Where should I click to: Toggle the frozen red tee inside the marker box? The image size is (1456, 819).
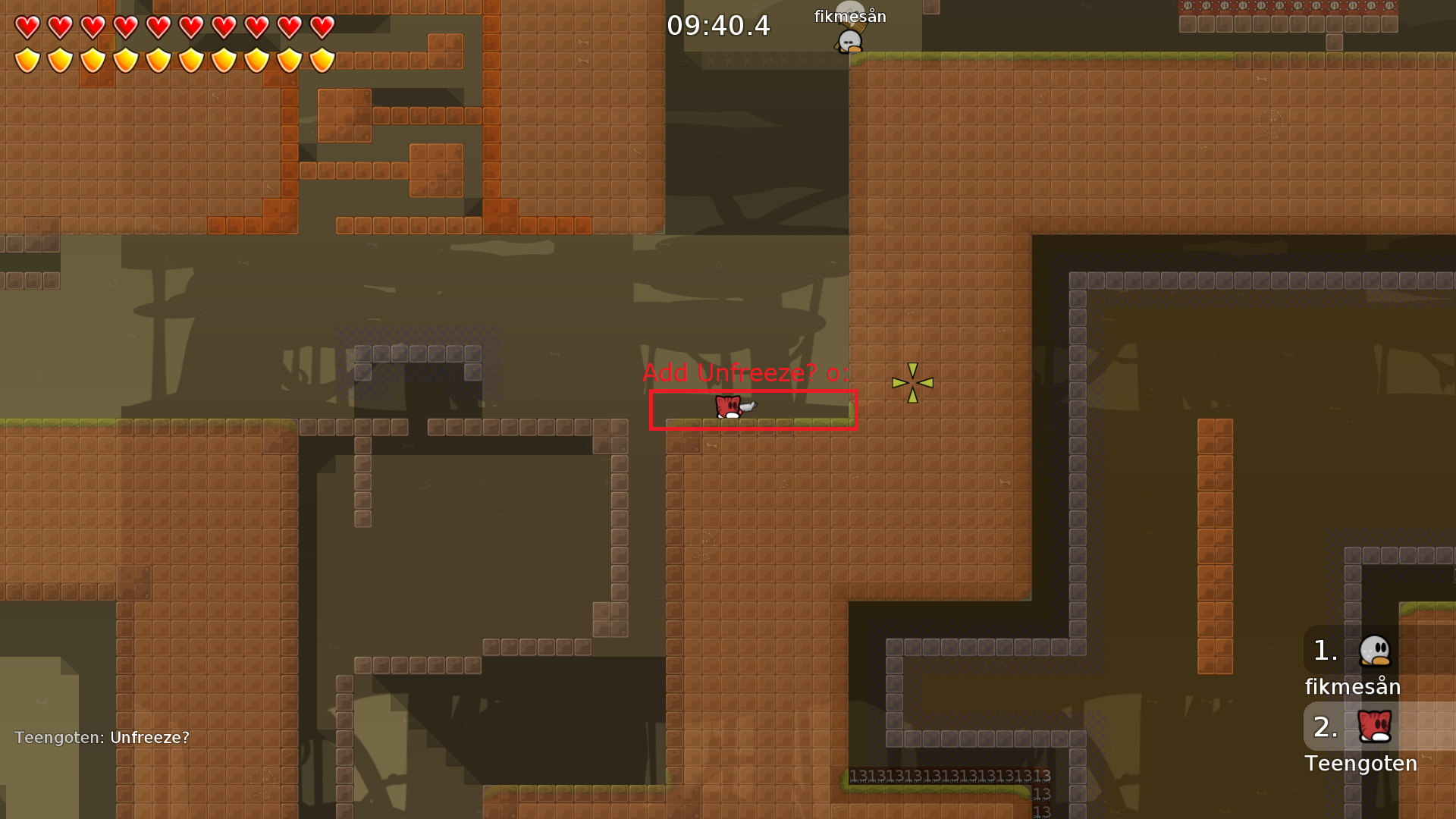[730, 408]
